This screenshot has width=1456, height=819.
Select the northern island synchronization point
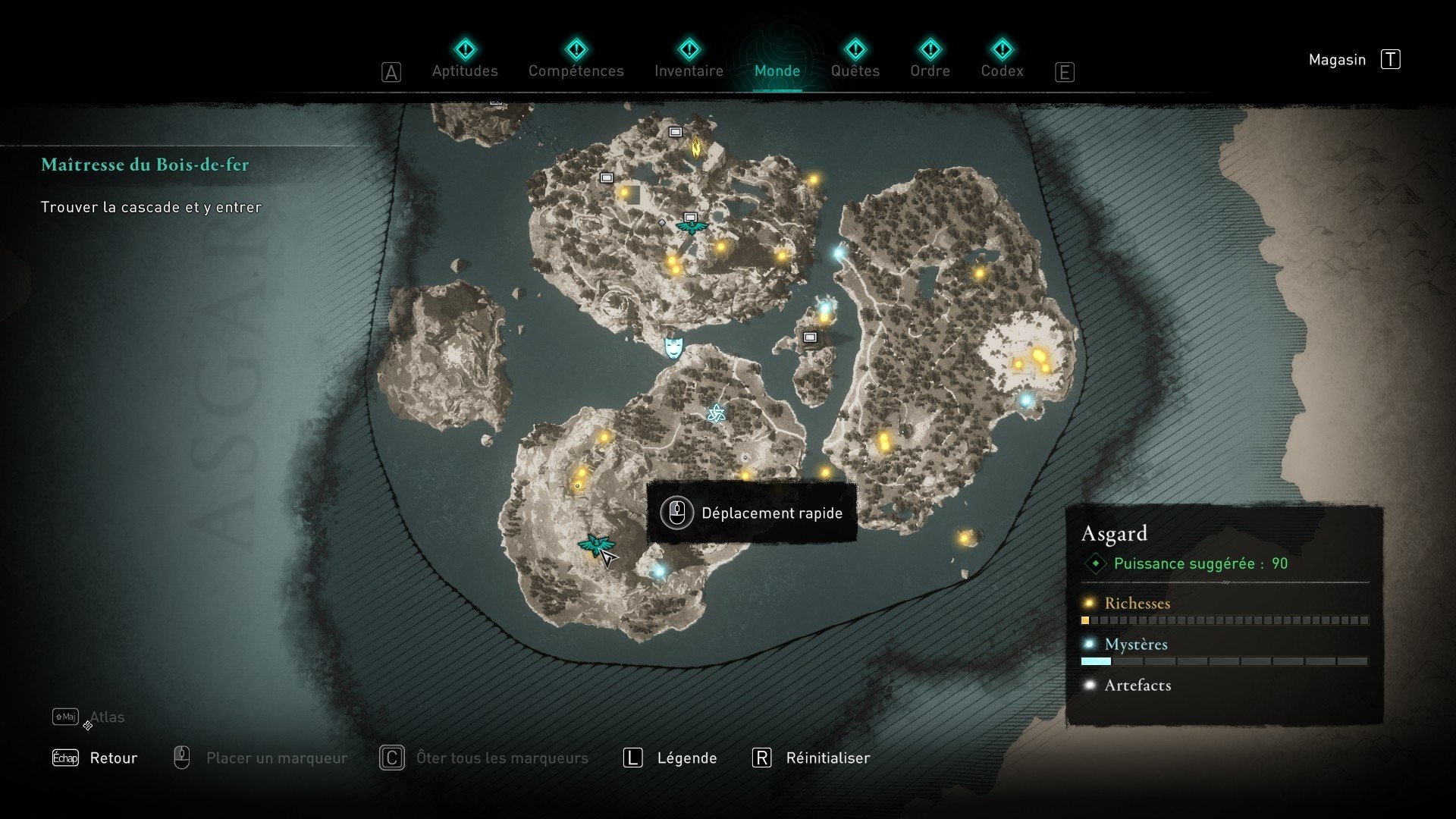pyautogui.click(x=691, y=225)
